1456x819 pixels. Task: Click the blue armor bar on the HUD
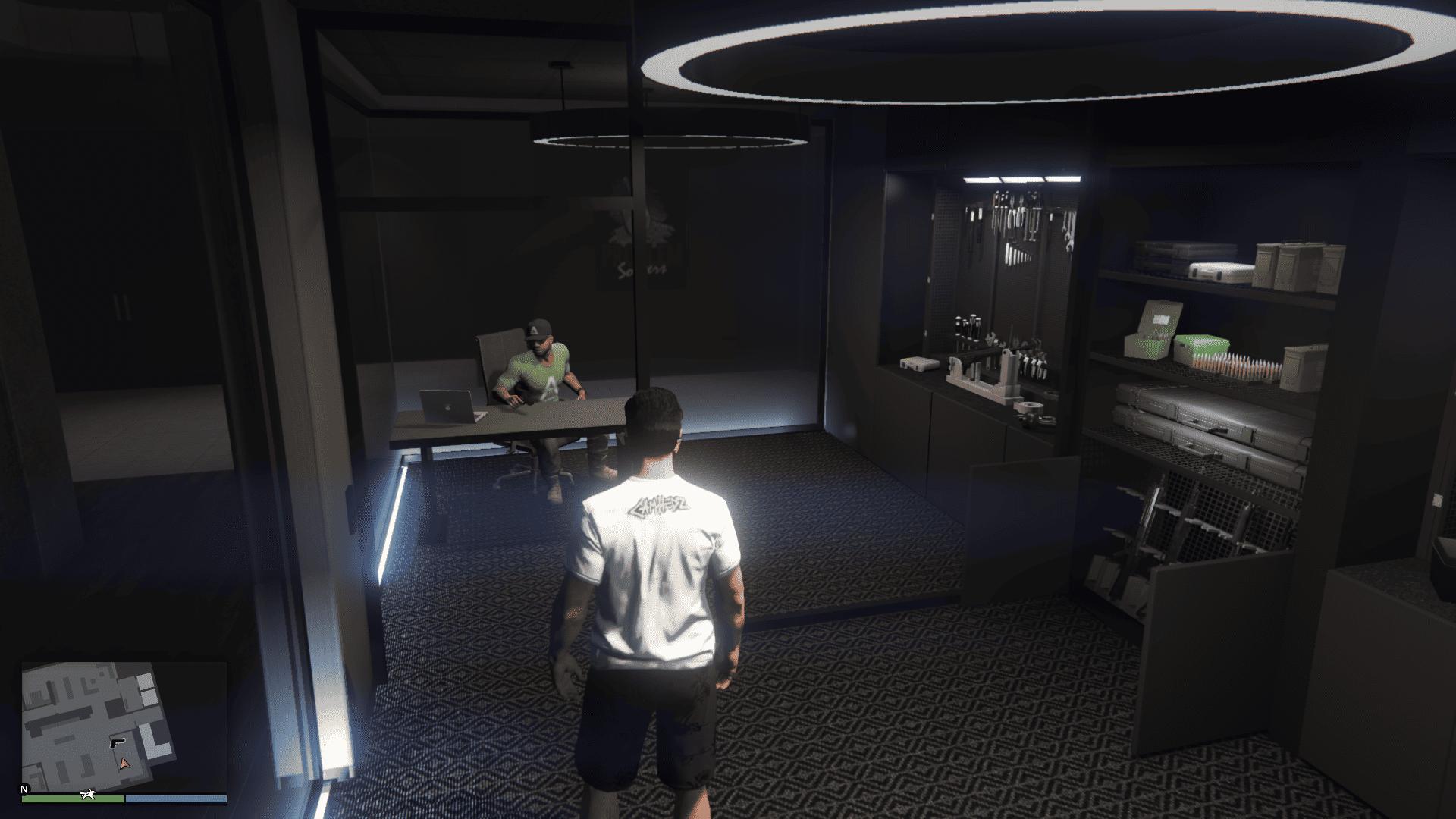(177, 799)
